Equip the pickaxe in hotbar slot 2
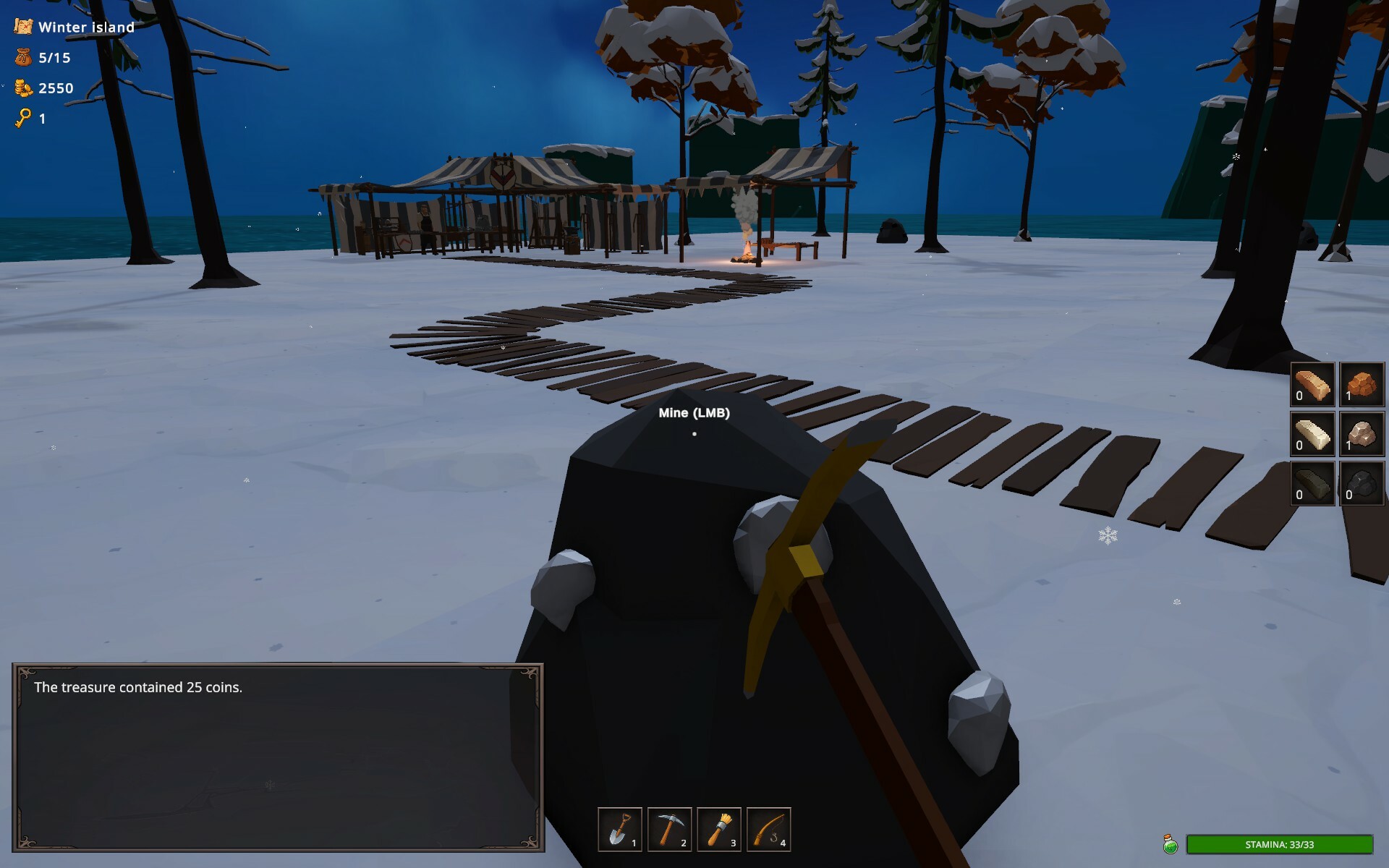 (669, 830)
